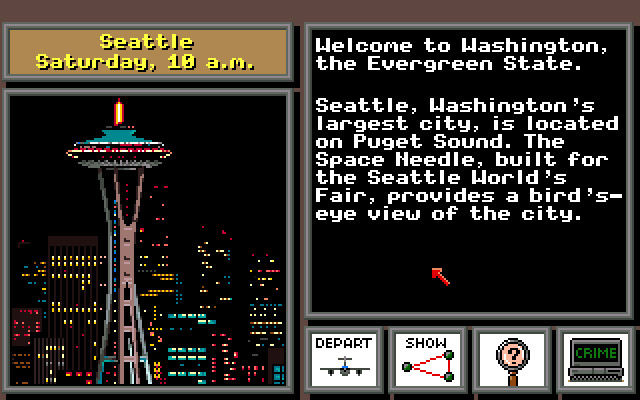This screenshot has height=400, width=640.
Task: Open the SHOW connections map button
Action: [427, 358]
